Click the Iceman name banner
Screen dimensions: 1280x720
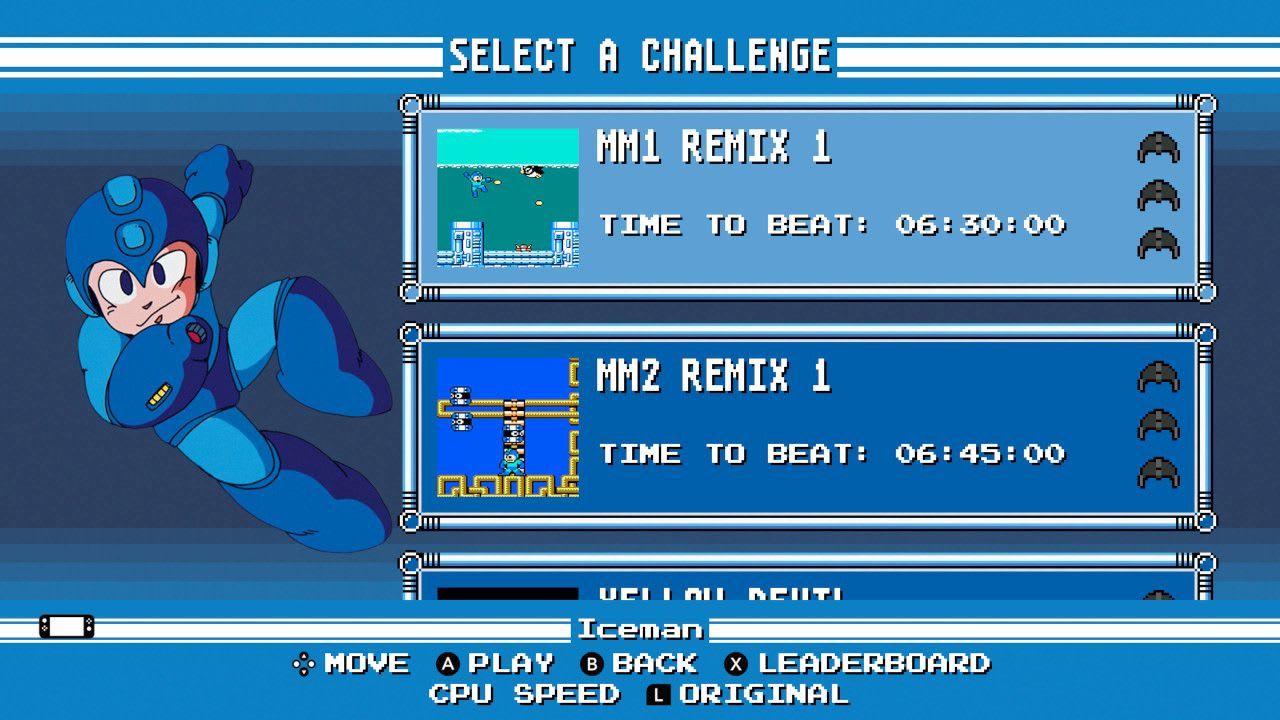[x=640, y=629]
